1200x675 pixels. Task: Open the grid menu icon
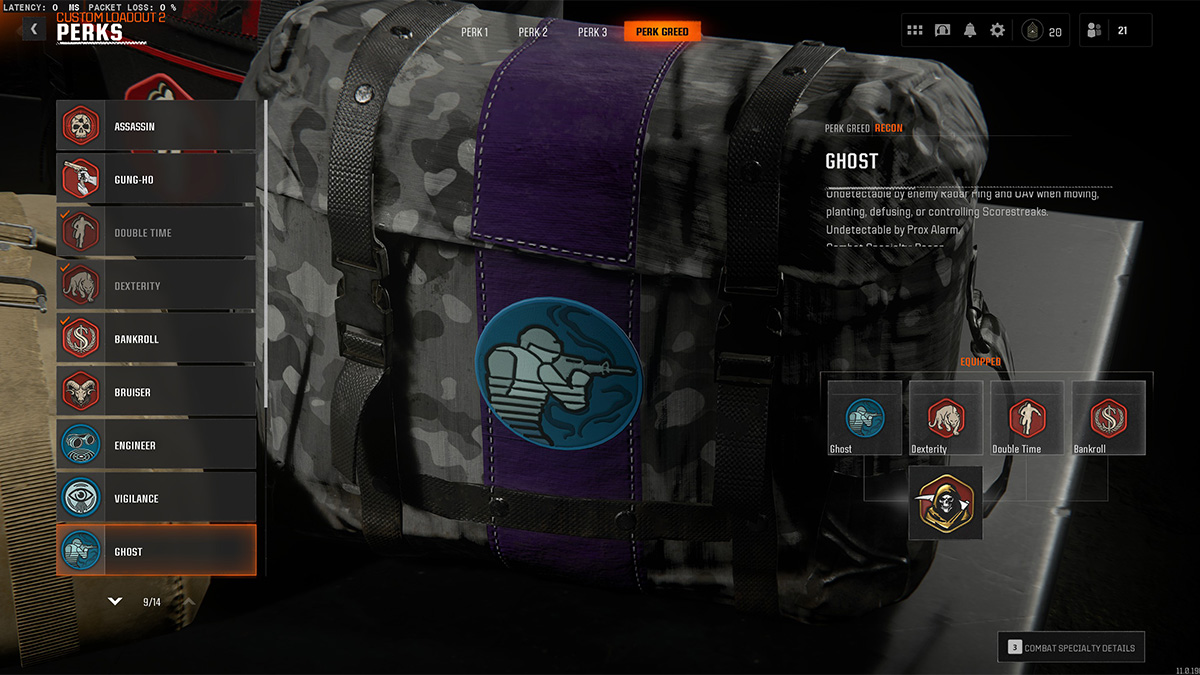point(915,31)
